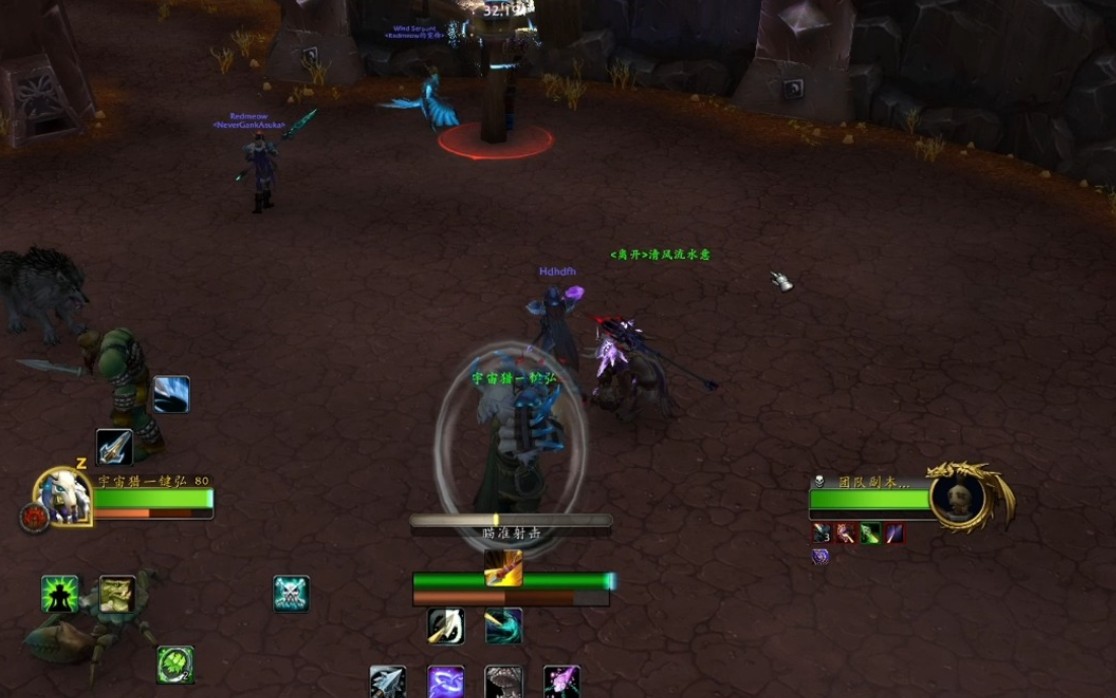The height and width of the screenshot is (698, 1116).
Task: Use the purple arcane swirl ability
Action: pos(446,683)
